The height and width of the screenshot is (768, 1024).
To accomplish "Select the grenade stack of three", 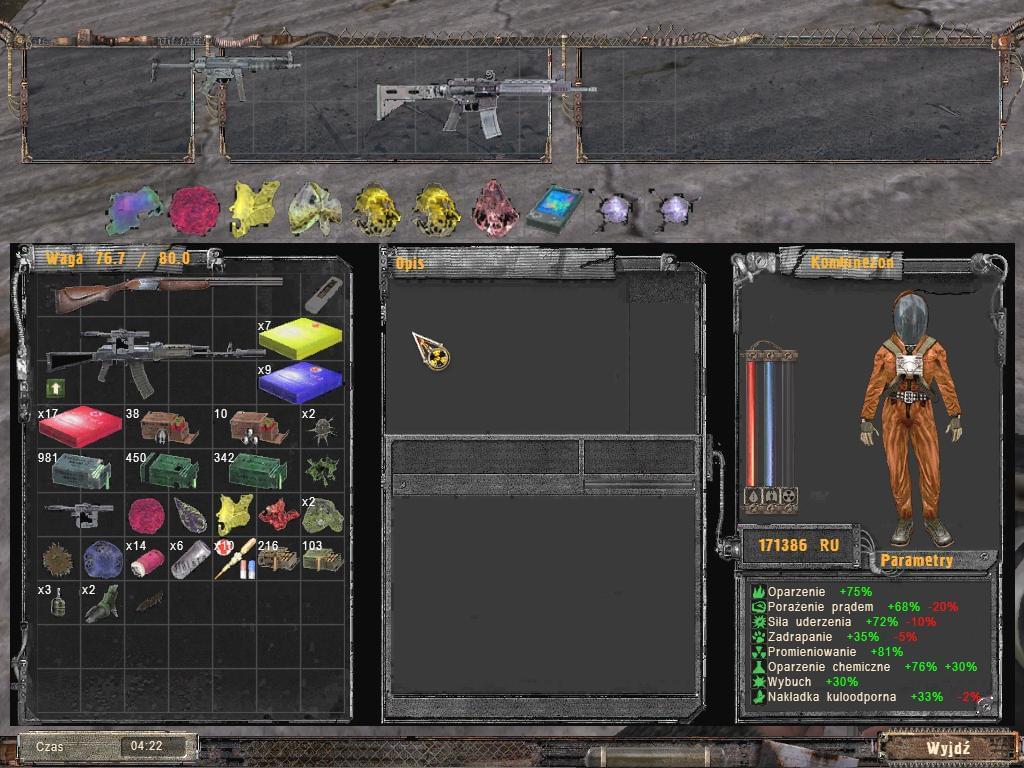I will pos(60,604).
